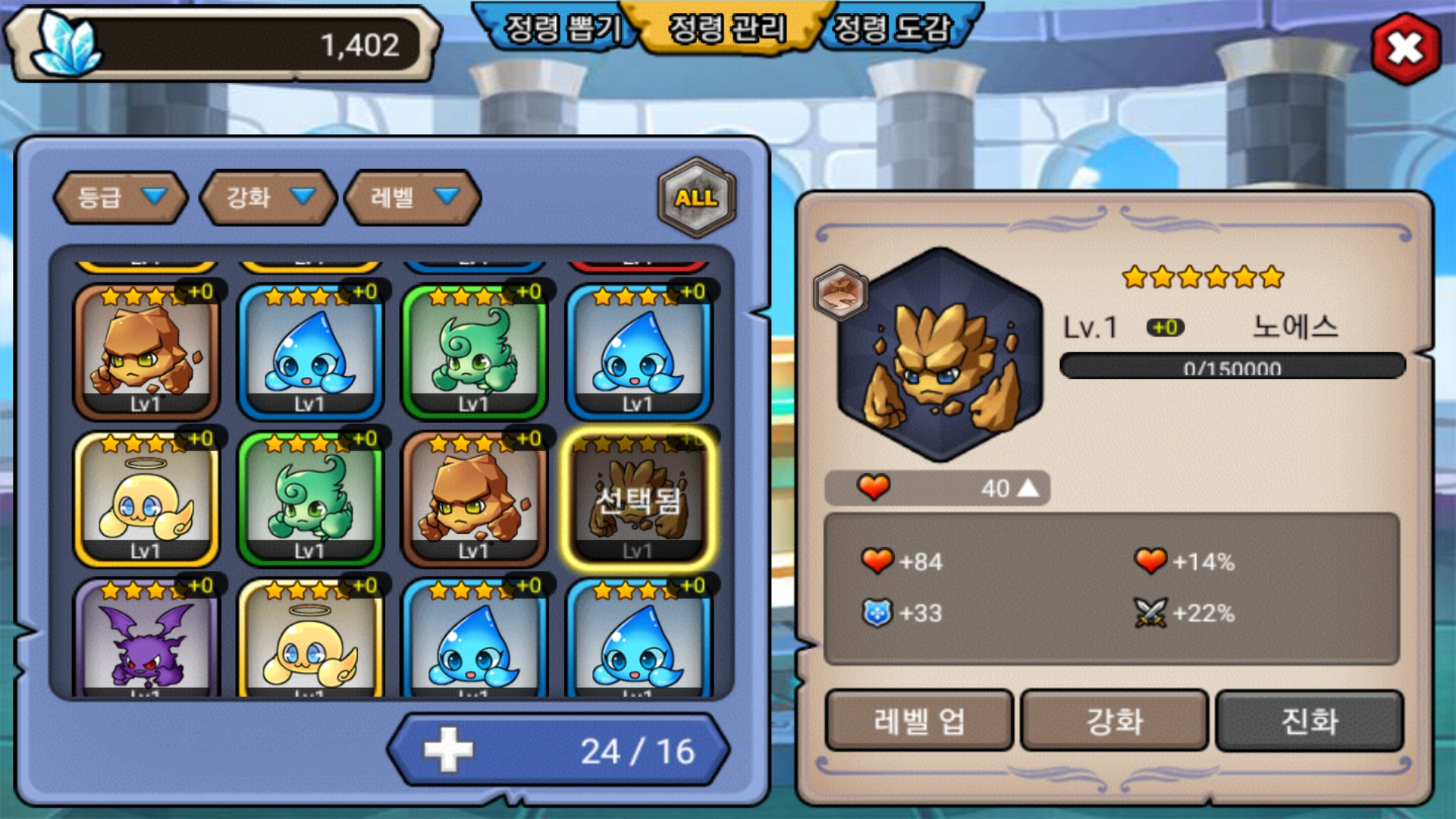1456x819 pixels.
Task: Click the highlighted 선택됨 spirit tile
Action: tap(638, 499)
